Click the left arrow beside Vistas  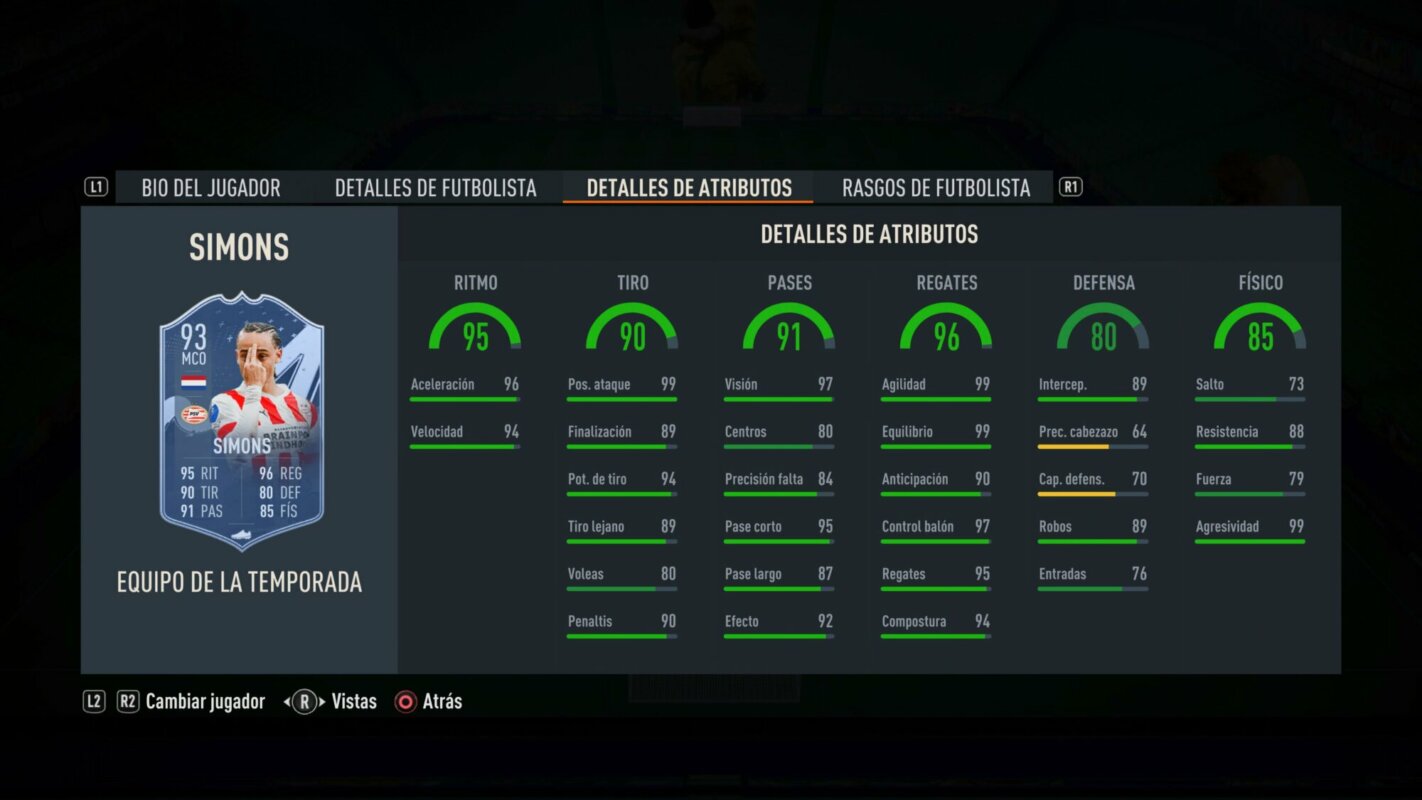(285, 701)
